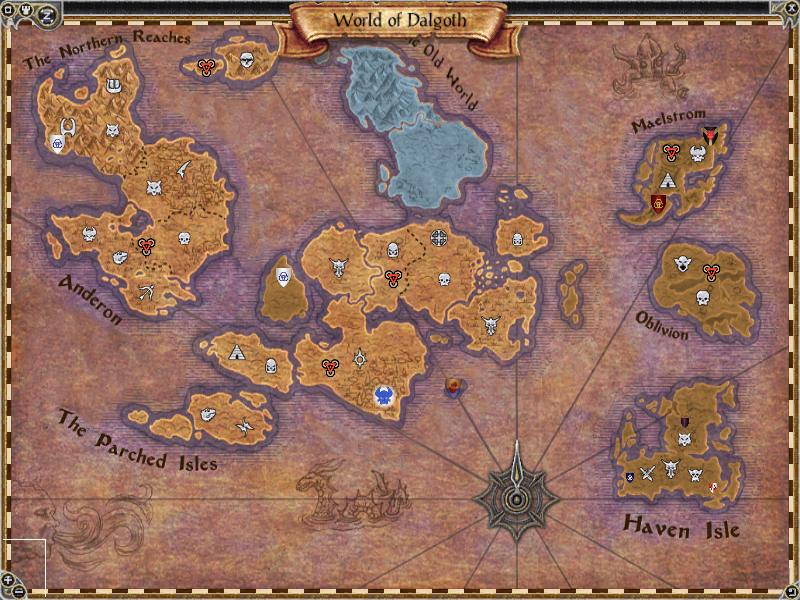Choose the lightning bolt marker on the Parched Isles
The width and height of the screenshot is (800, 600).
click(245, 427)
